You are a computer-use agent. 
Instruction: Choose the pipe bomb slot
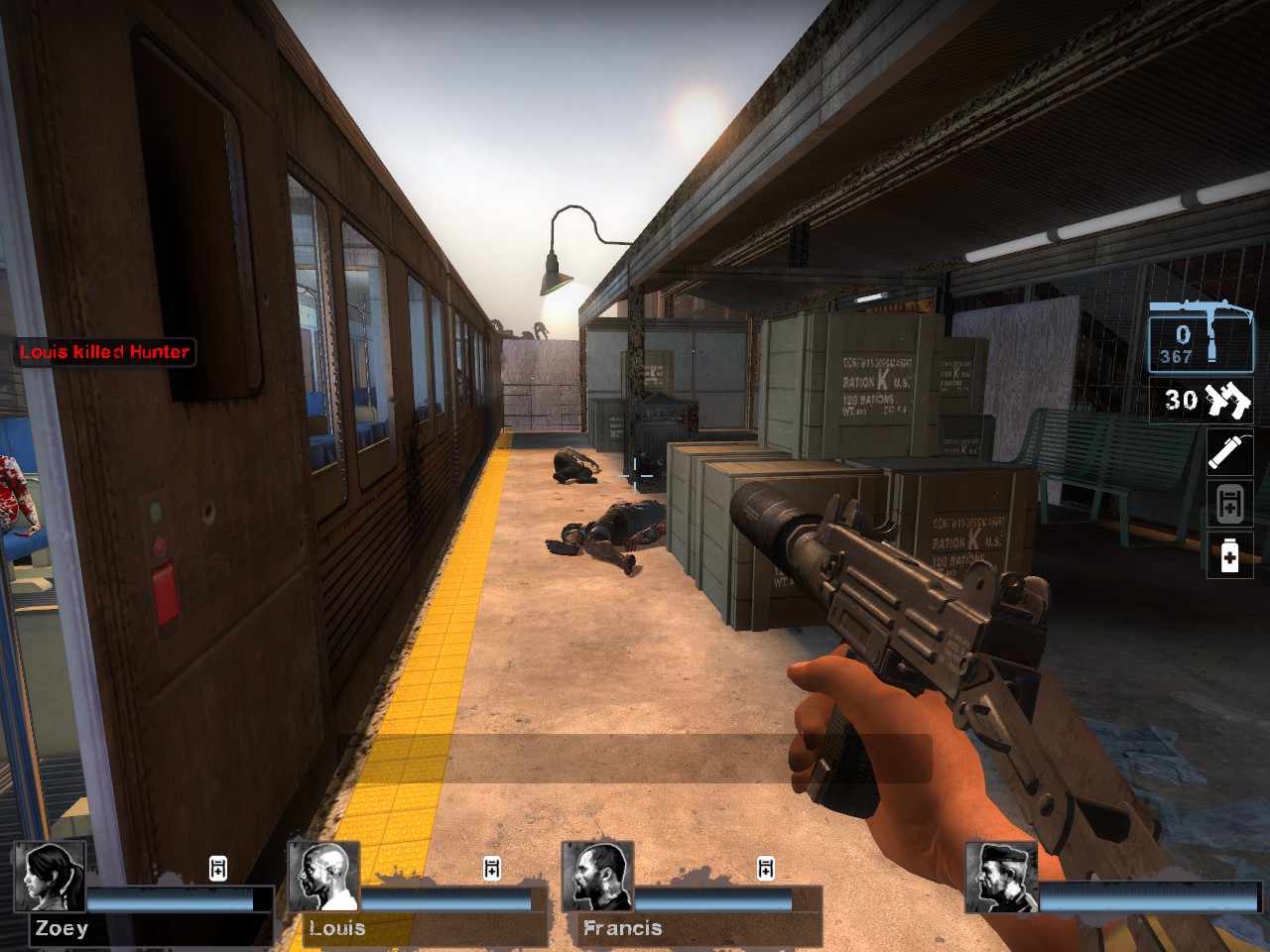click(1229, 453)
